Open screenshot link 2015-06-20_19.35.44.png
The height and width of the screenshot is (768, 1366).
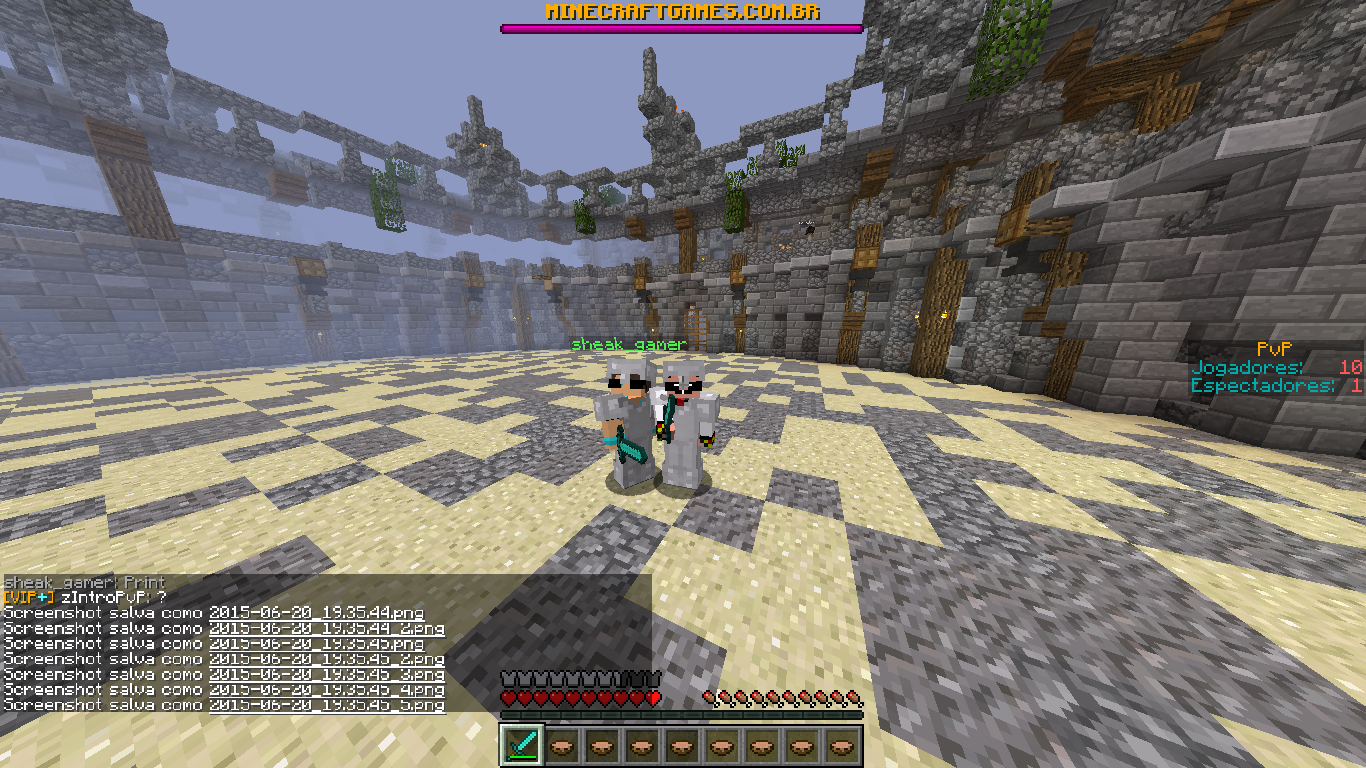point(316,613)
